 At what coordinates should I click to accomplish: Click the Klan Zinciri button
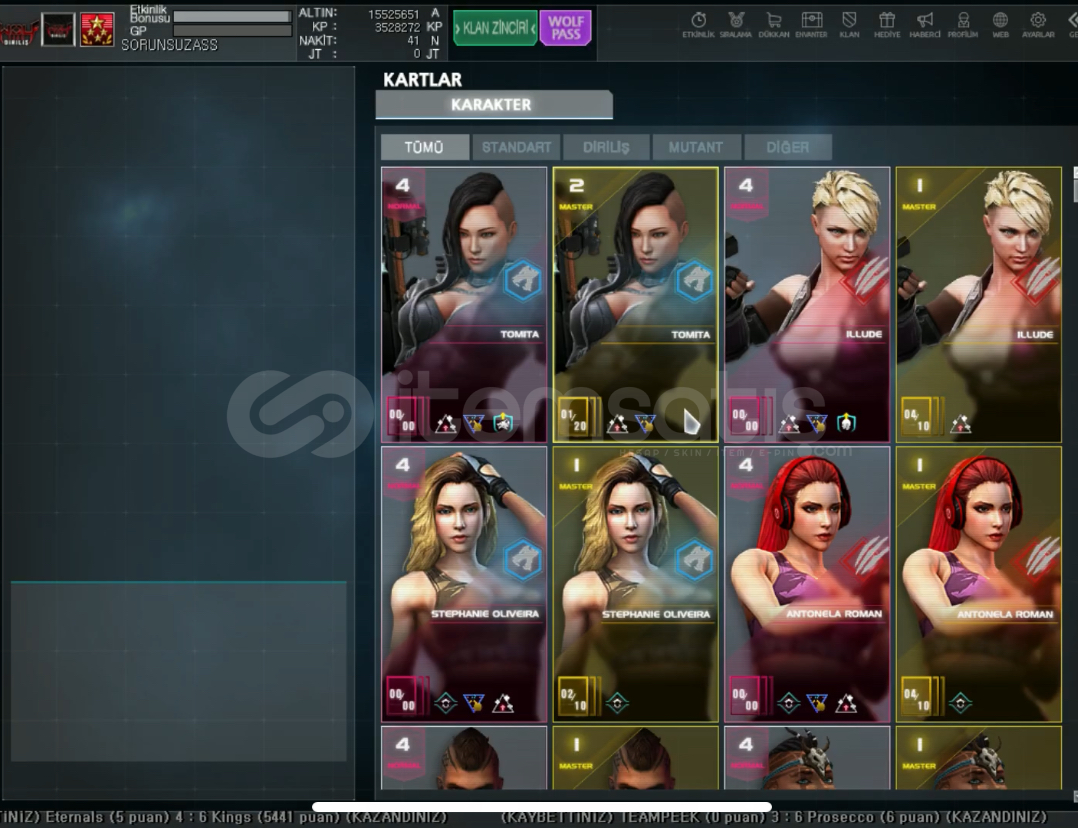coord(495,28)
